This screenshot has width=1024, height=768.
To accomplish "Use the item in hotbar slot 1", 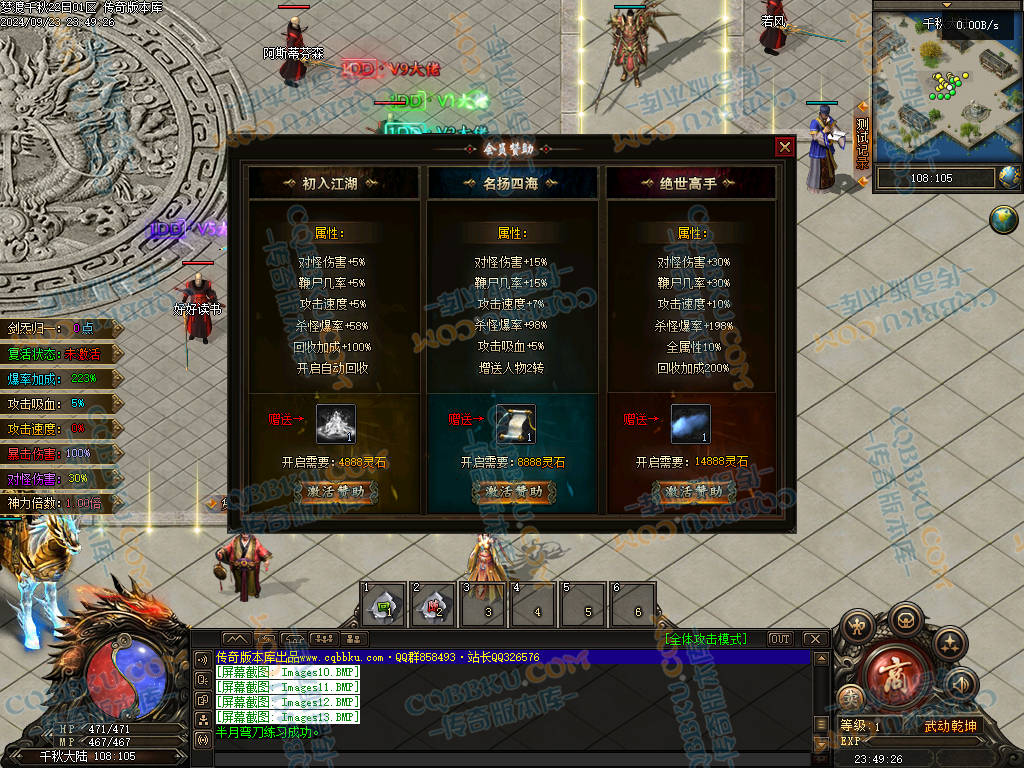I will click(x=383, y=606).
